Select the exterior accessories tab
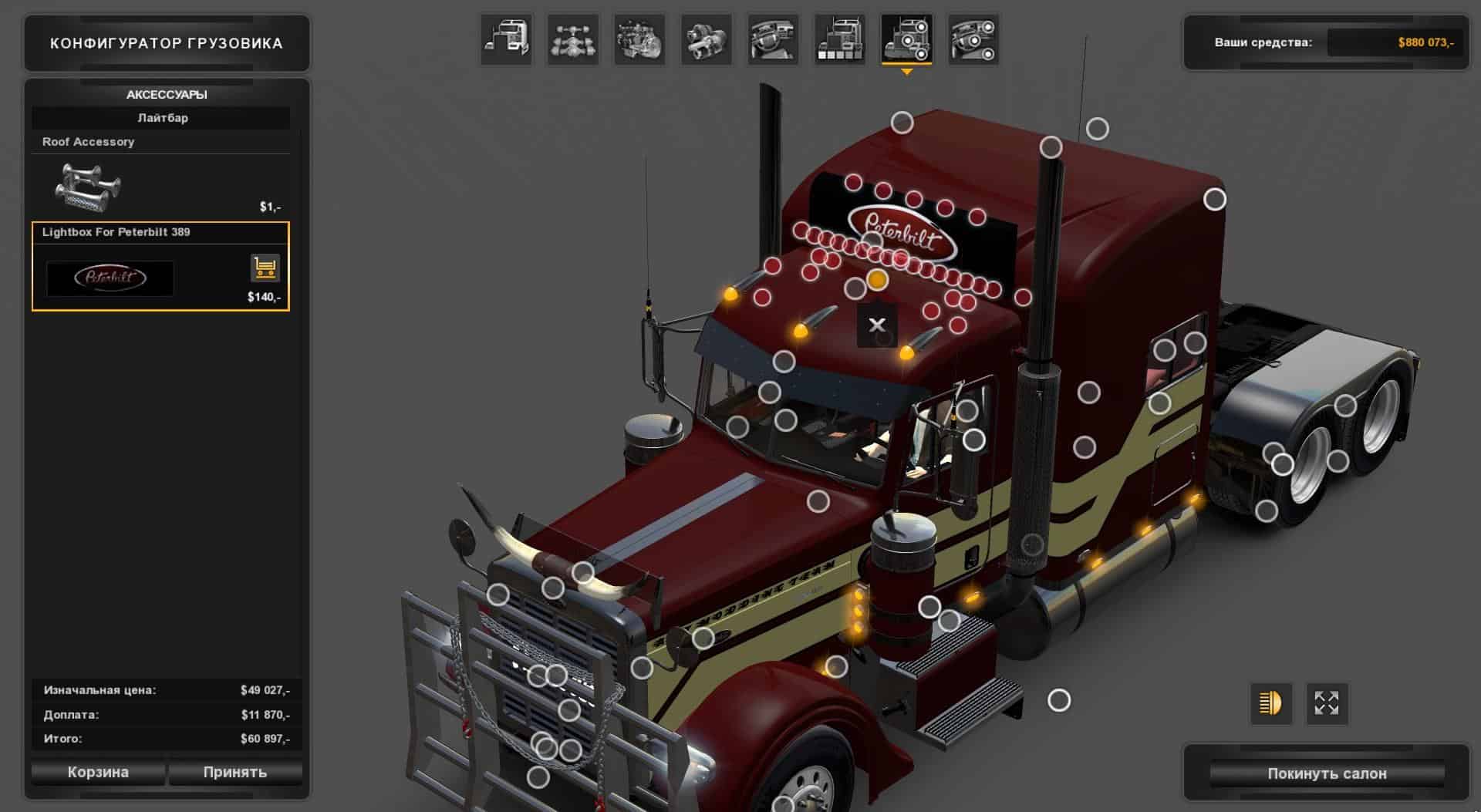Screen dimensions: 1481x812 [906, 39]
